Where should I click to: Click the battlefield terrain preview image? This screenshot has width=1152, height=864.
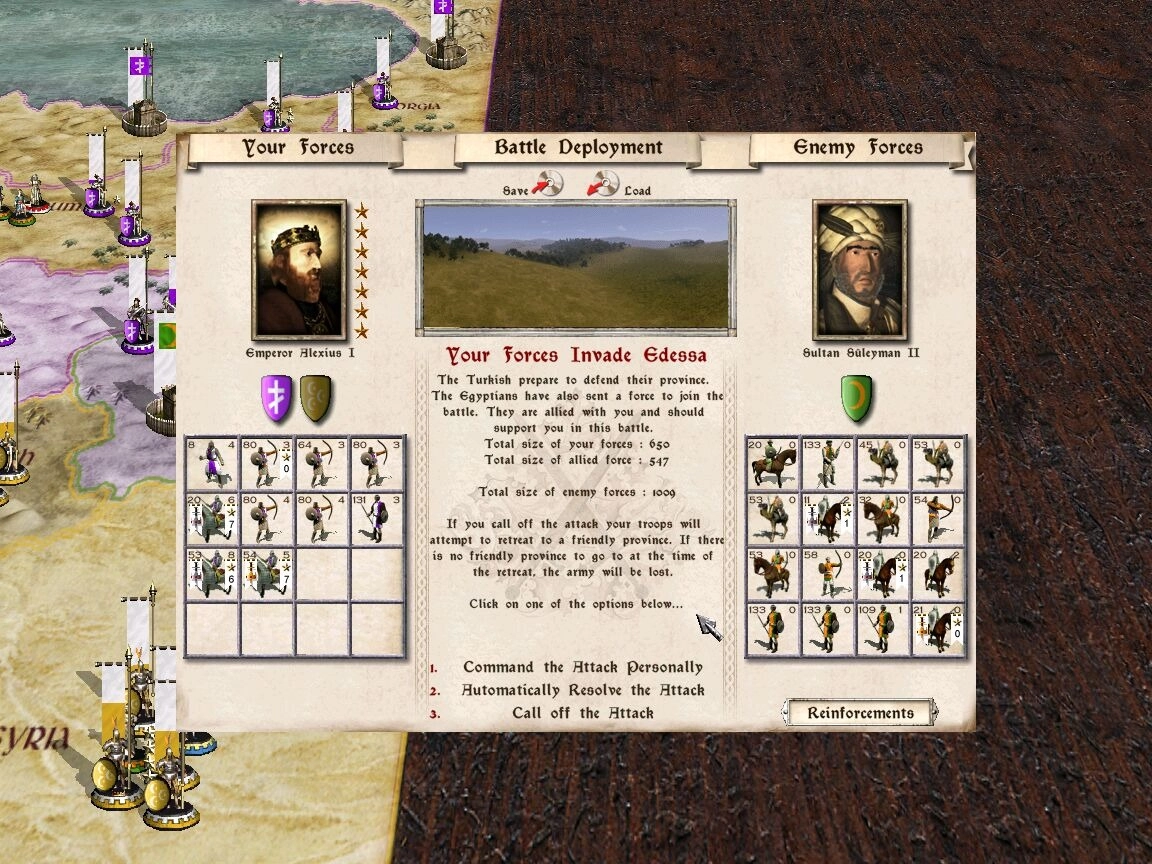coord(575,266)
